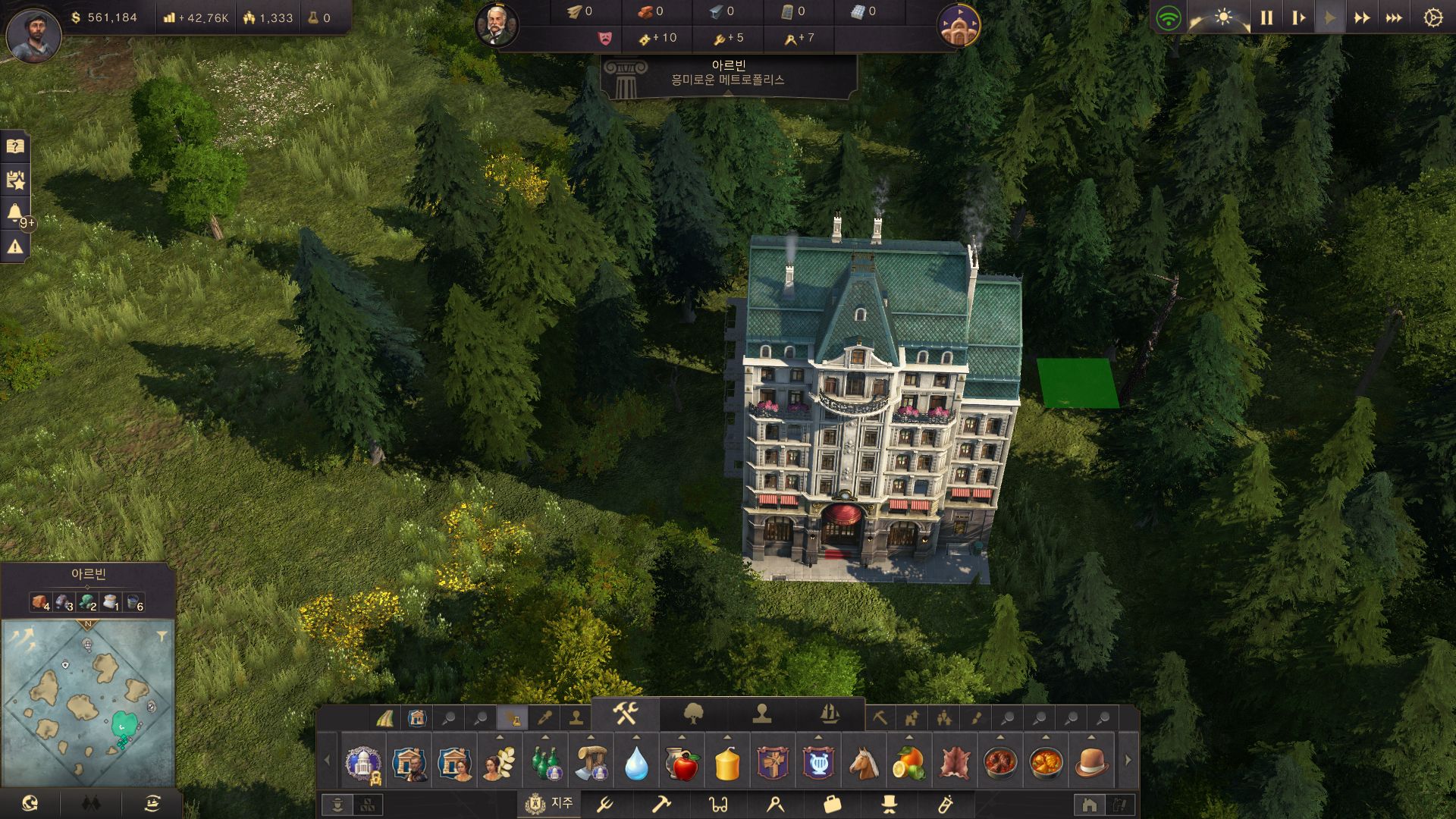
Task: Set game speed to double fast-forward
Action: (1362, 17)
